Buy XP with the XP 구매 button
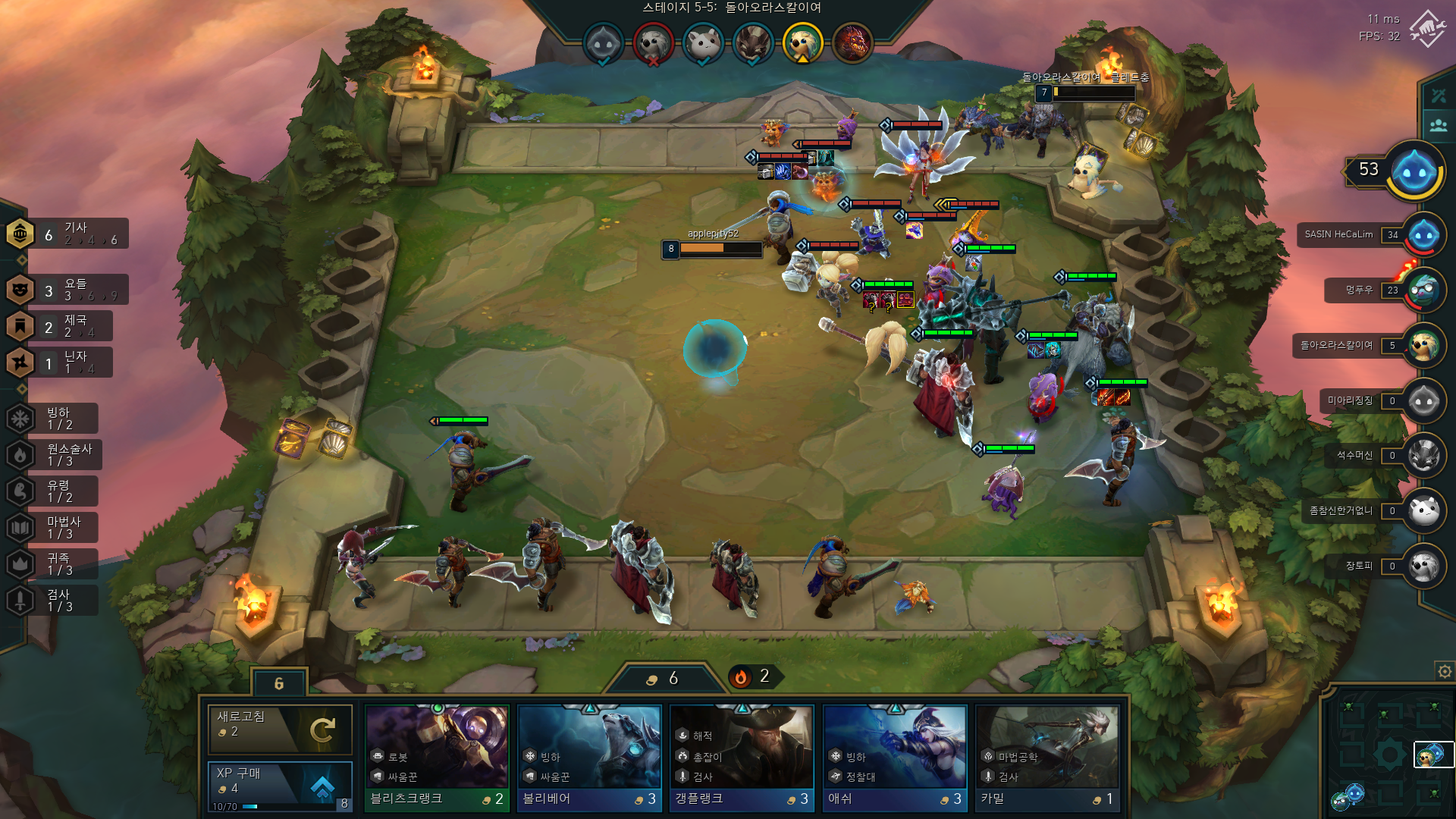 pyautogui.click(x=279, y=785)
